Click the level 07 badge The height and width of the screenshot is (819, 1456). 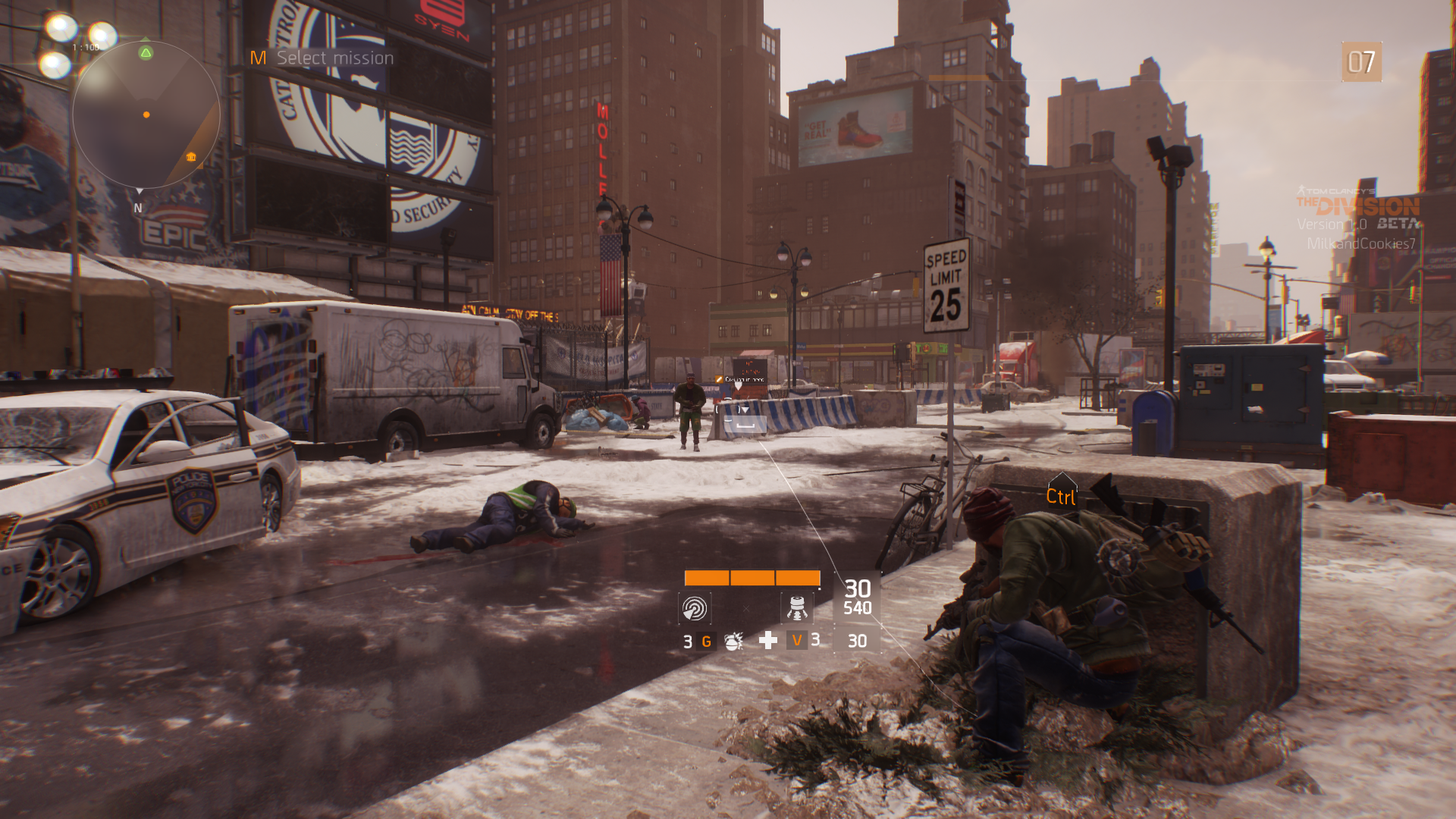coord(1361,62)
